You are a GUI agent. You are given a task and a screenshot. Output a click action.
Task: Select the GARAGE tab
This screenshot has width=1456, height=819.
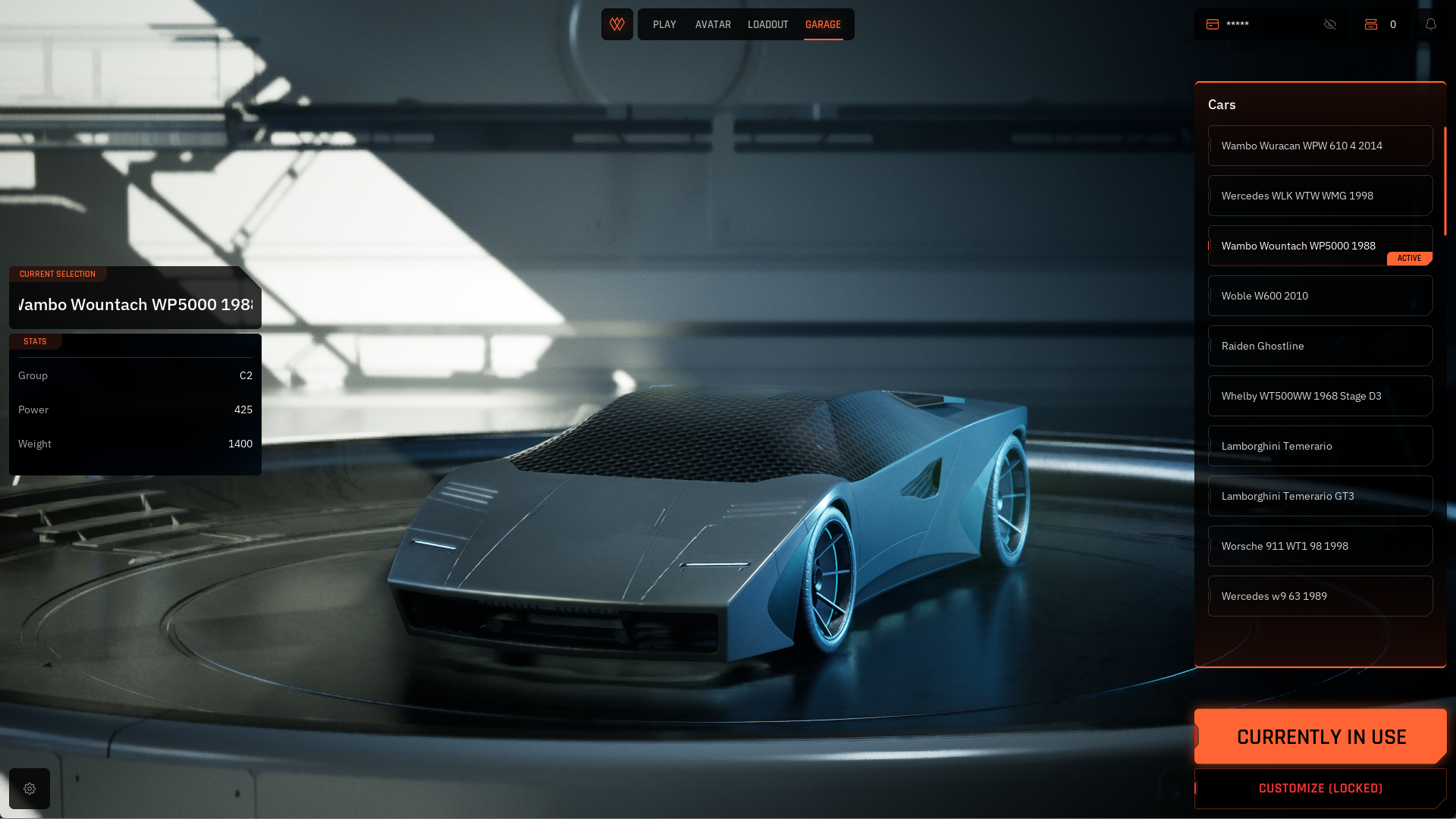pos(823,24)
